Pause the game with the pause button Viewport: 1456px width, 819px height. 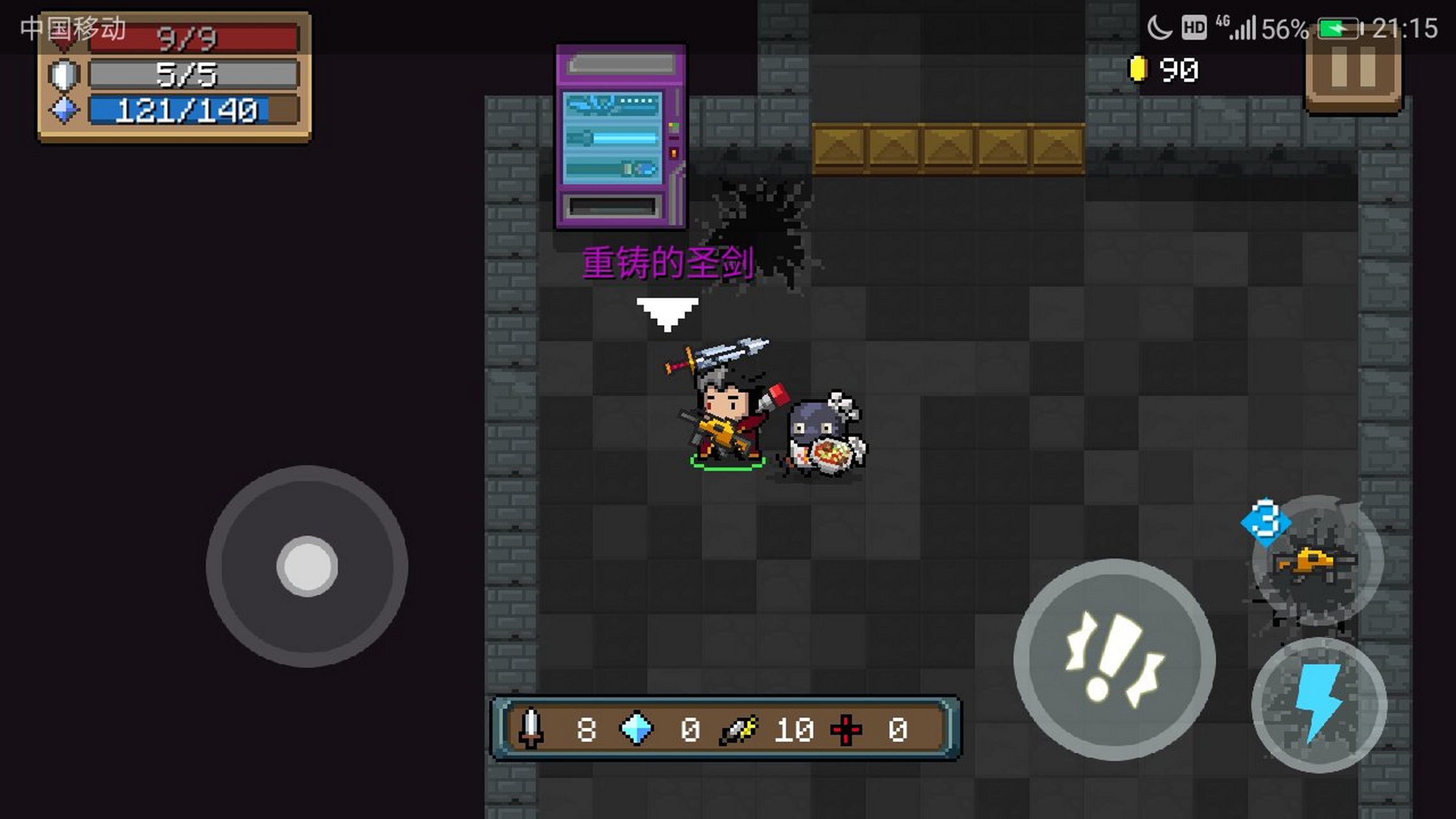(1353, 70)
